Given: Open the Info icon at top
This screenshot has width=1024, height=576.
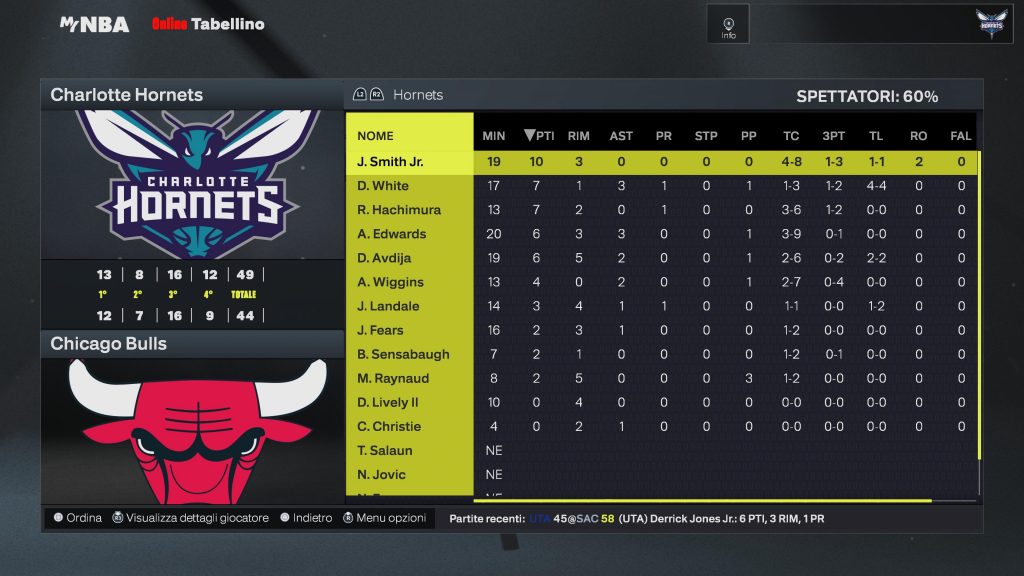Looking at the screenshot, I should (728, 25).
